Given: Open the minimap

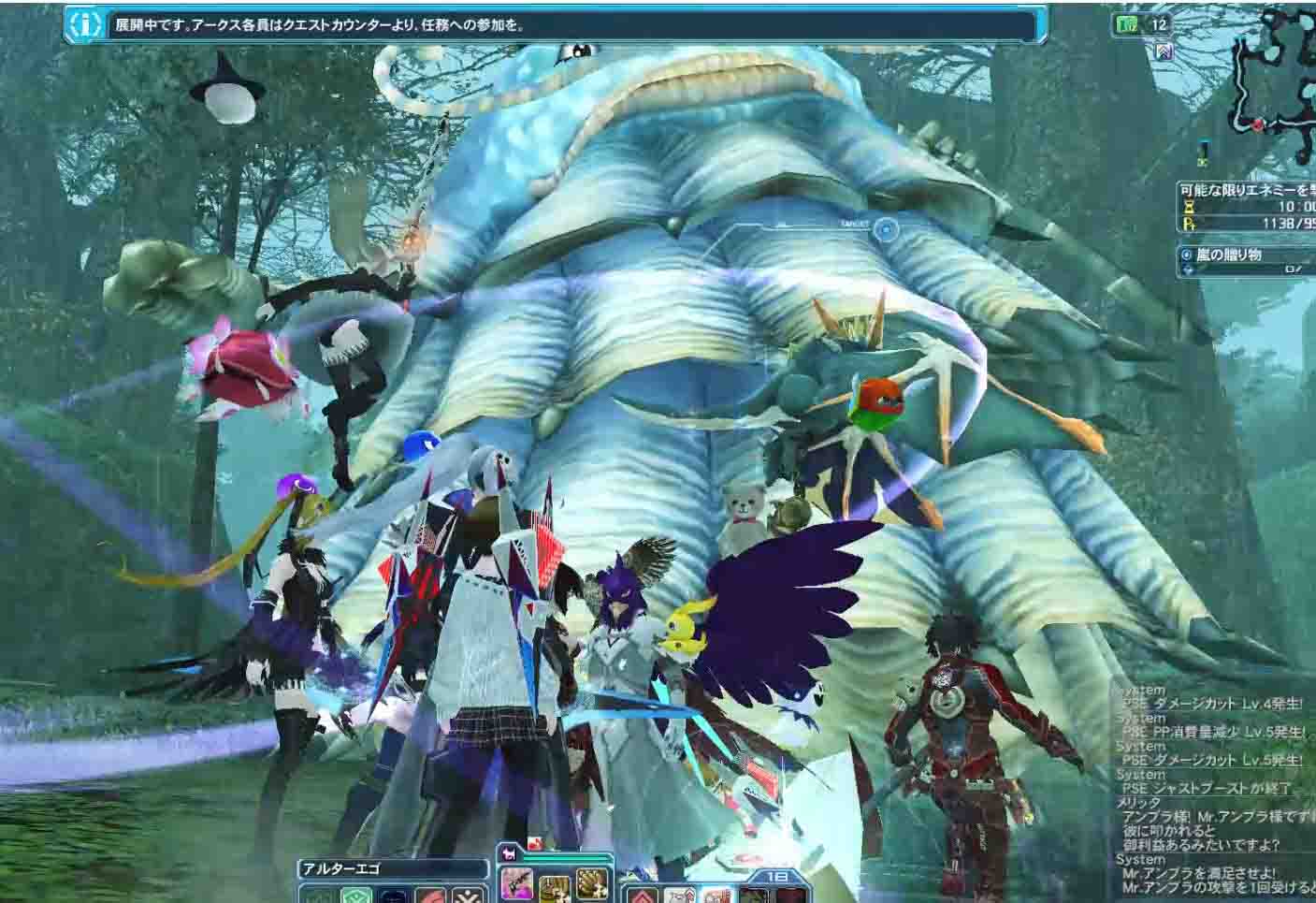Looking at the screenshot, I should [1273, 86].
